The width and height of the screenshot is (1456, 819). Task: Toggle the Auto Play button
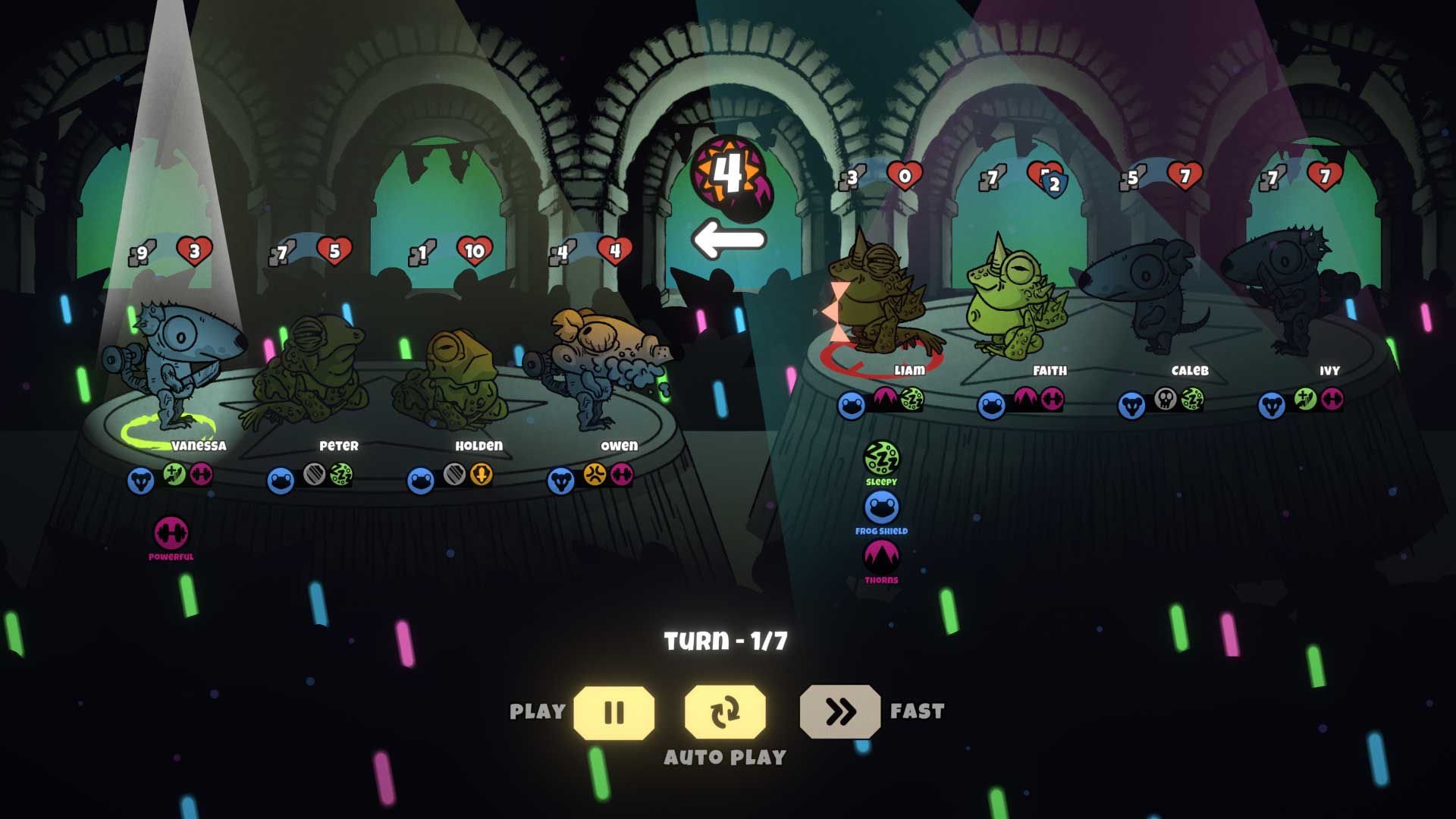(x=725, y=712)
